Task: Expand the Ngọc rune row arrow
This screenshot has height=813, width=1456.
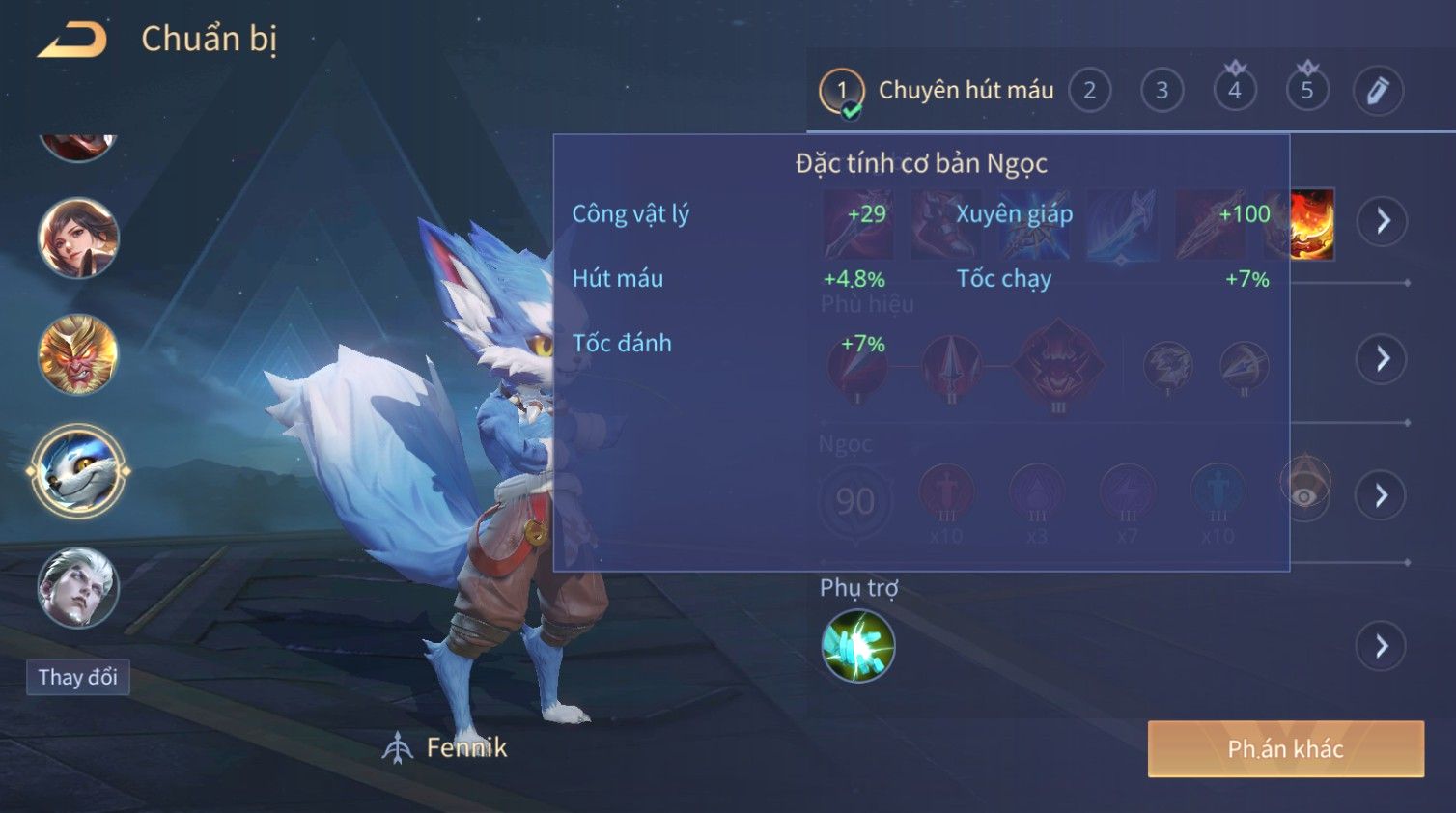Action: (x=1383, y=495)
